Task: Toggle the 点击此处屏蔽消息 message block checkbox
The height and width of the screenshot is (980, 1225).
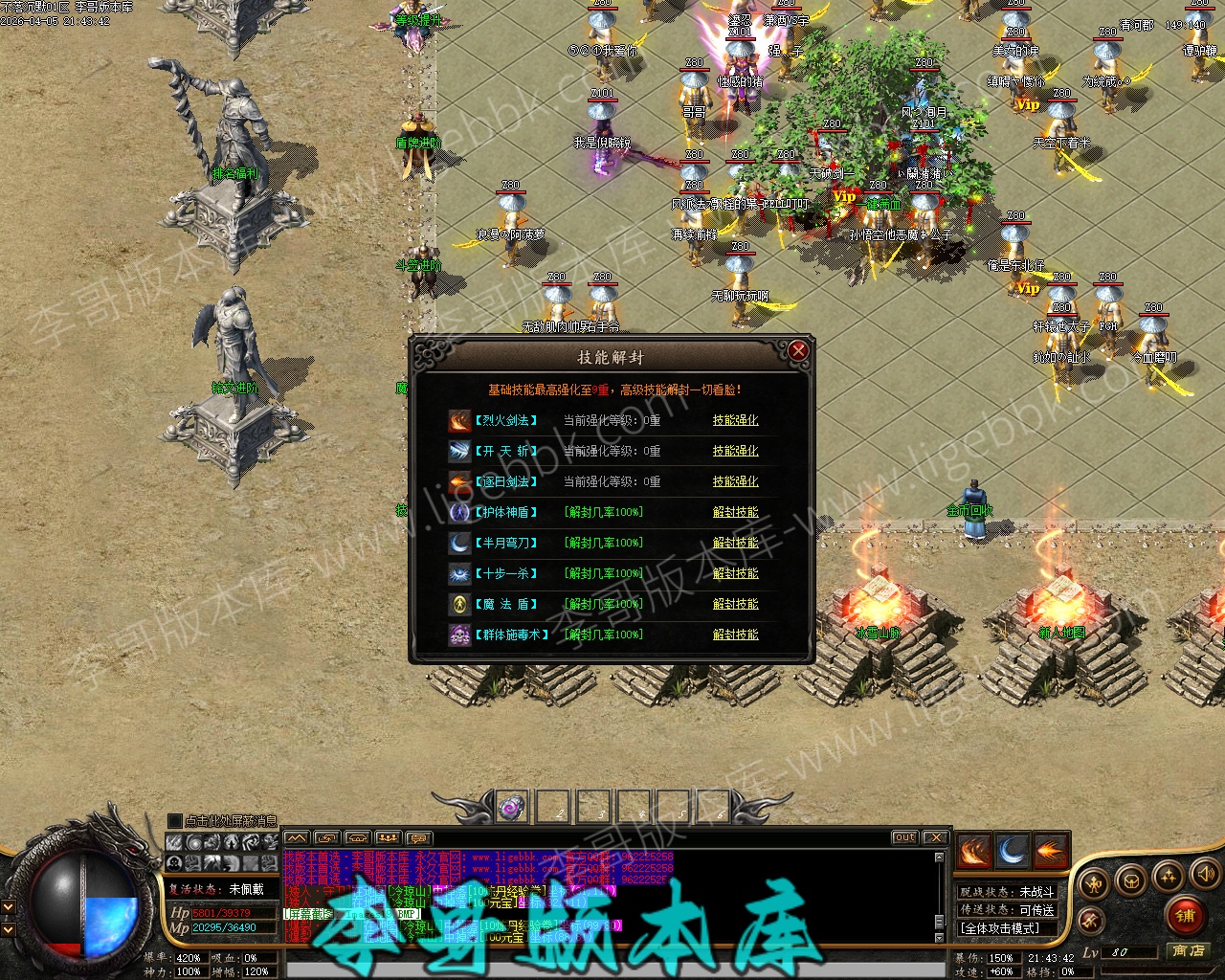Action: pyautogui.click(x=174, y=821)
